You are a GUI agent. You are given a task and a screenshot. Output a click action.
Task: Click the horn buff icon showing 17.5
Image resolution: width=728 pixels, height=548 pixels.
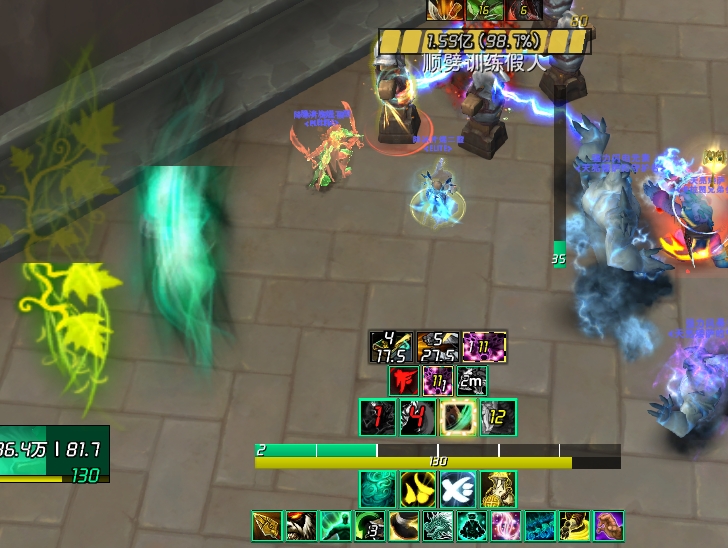coord(391,346)
